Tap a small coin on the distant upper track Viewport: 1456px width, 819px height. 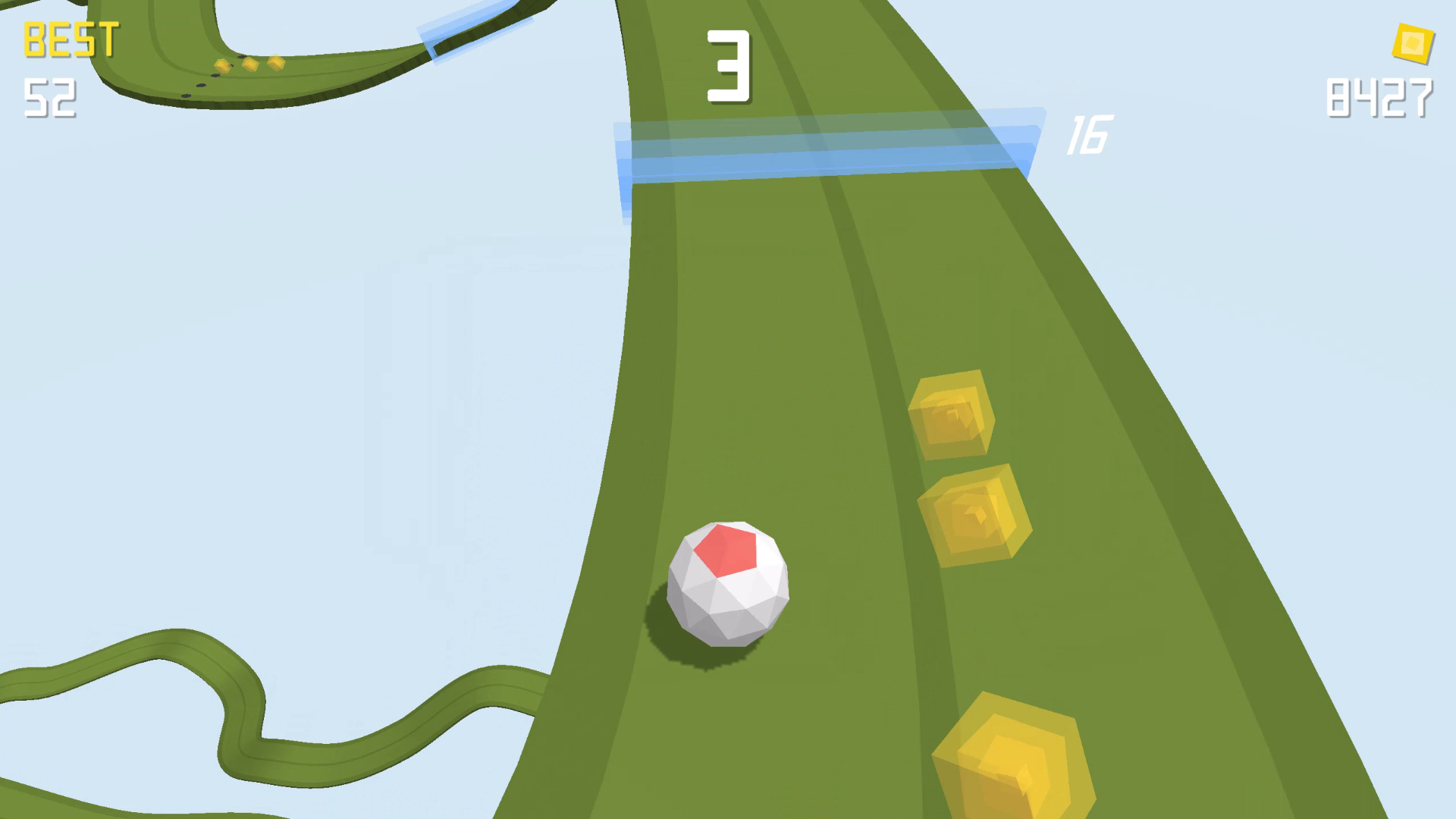point(250,64)
